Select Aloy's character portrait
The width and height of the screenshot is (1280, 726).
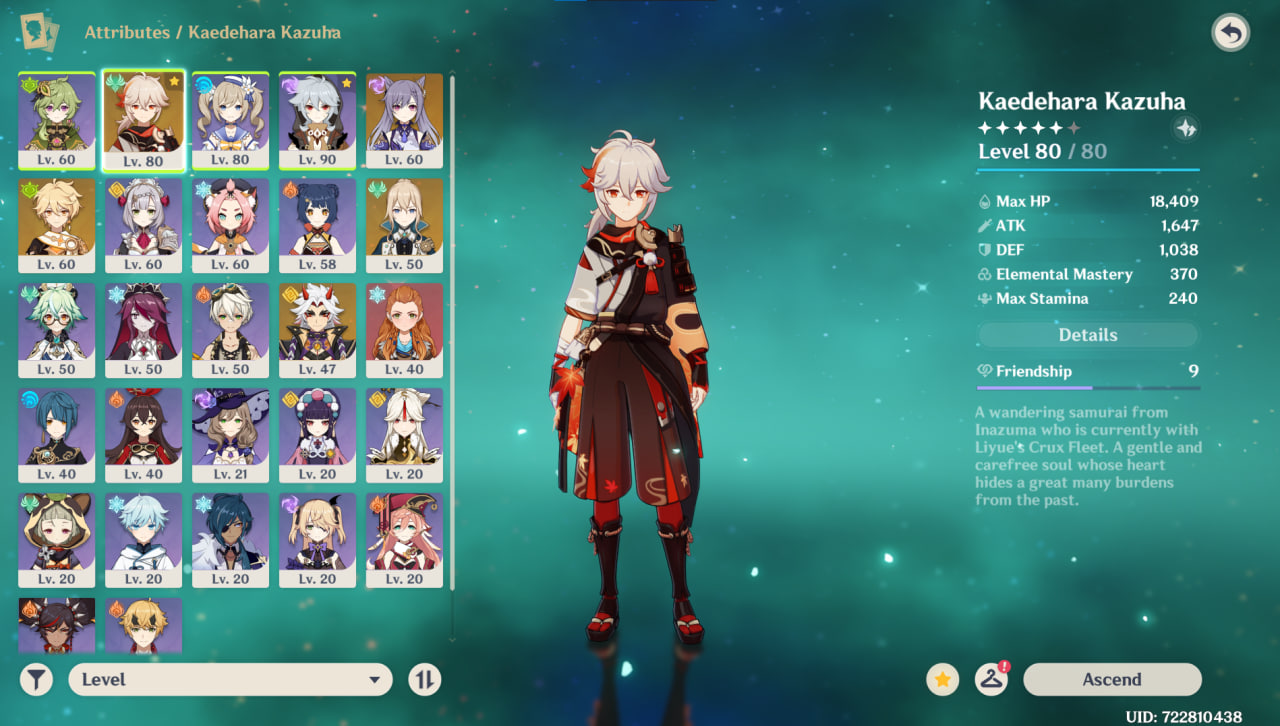(x=404, y=330)
